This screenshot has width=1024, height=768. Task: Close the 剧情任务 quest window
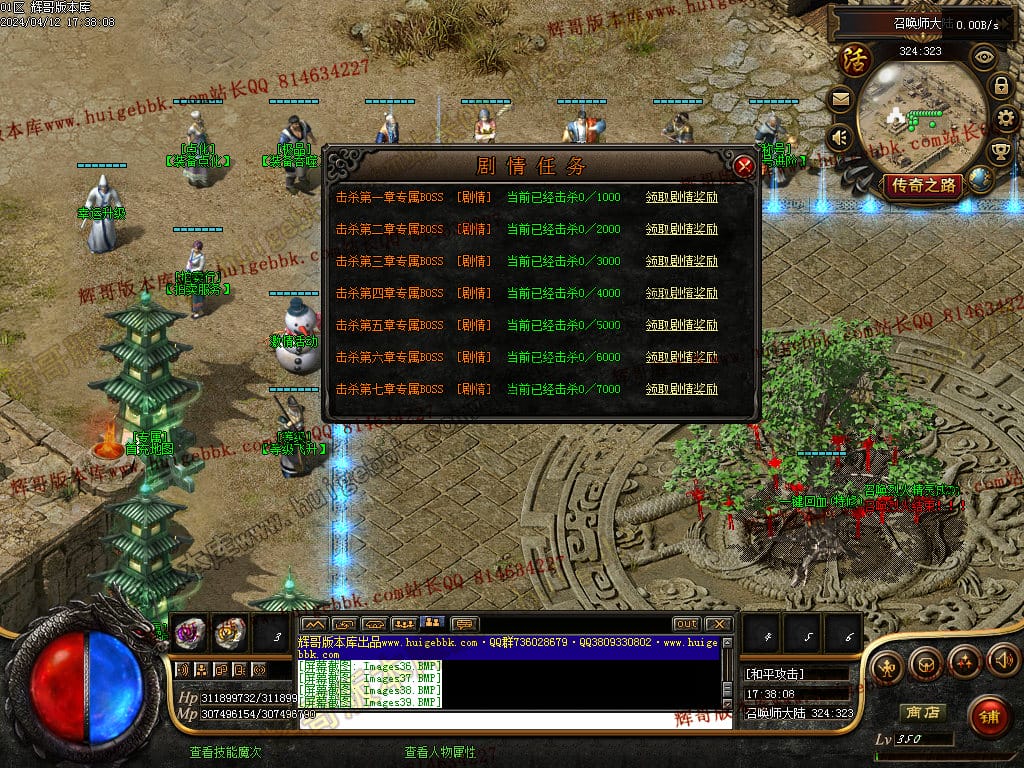(x=744, y=167)
